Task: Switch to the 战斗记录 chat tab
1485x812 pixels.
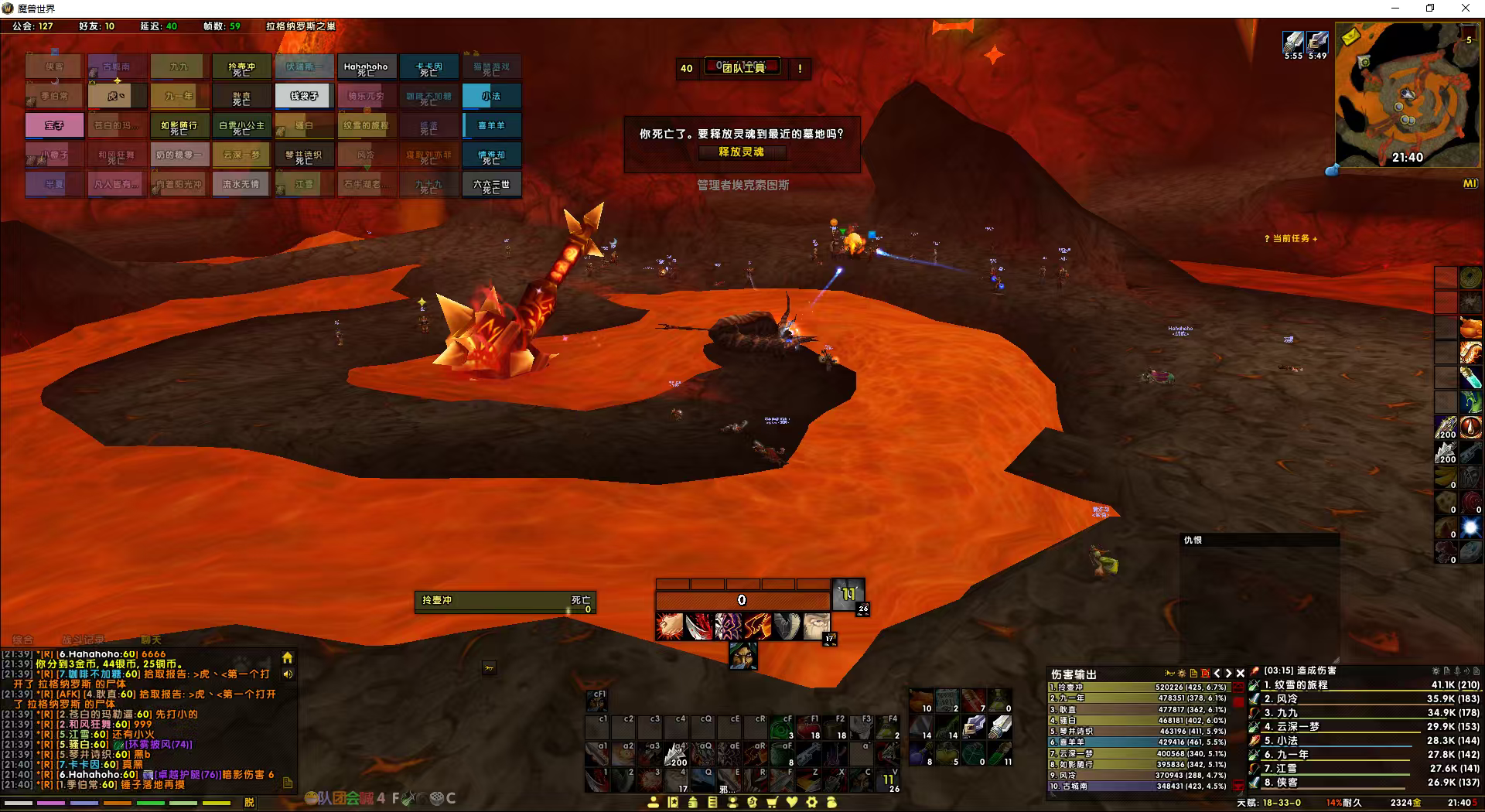Action: pyautogui.click(x=82, y=640)
